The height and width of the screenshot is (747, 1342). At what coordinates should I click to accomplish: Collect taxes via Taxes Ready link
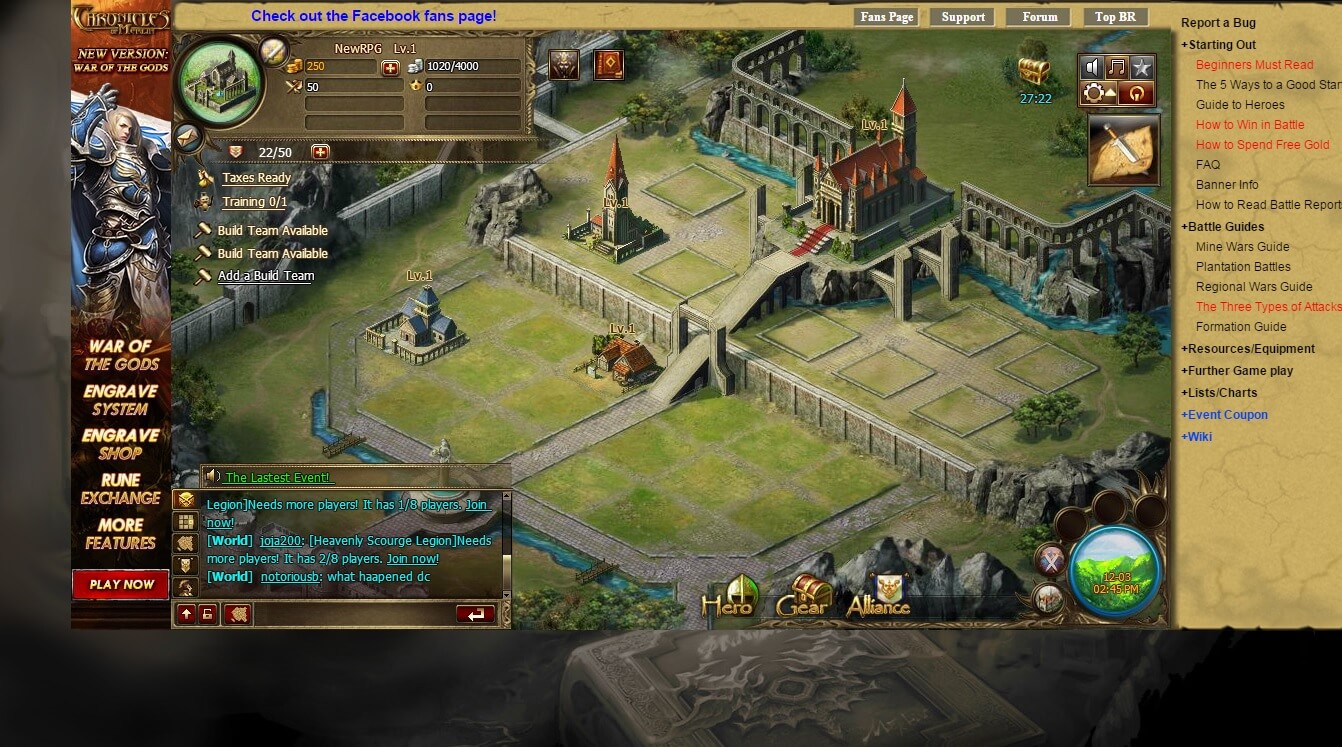(x=256, y=178)
